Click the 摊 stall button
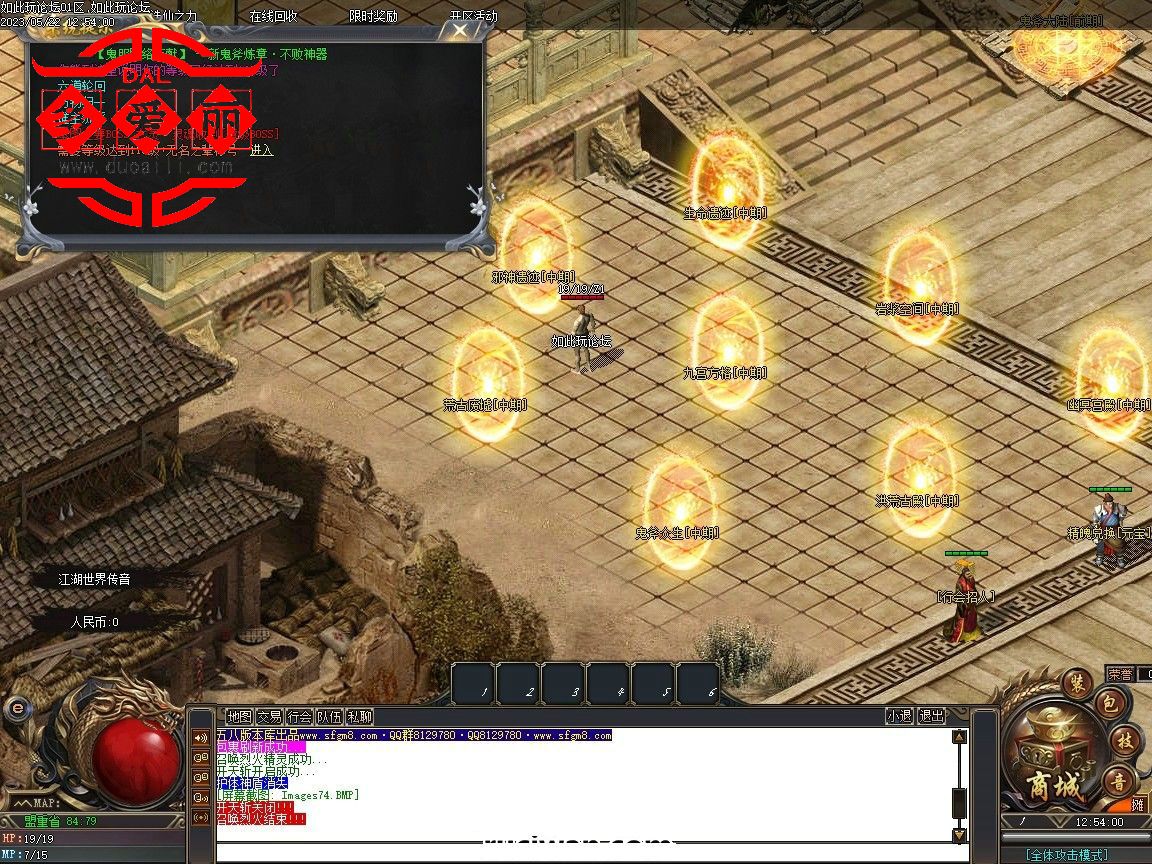1152x864 pixels. pyautogui.click(x=1138, y=805)
